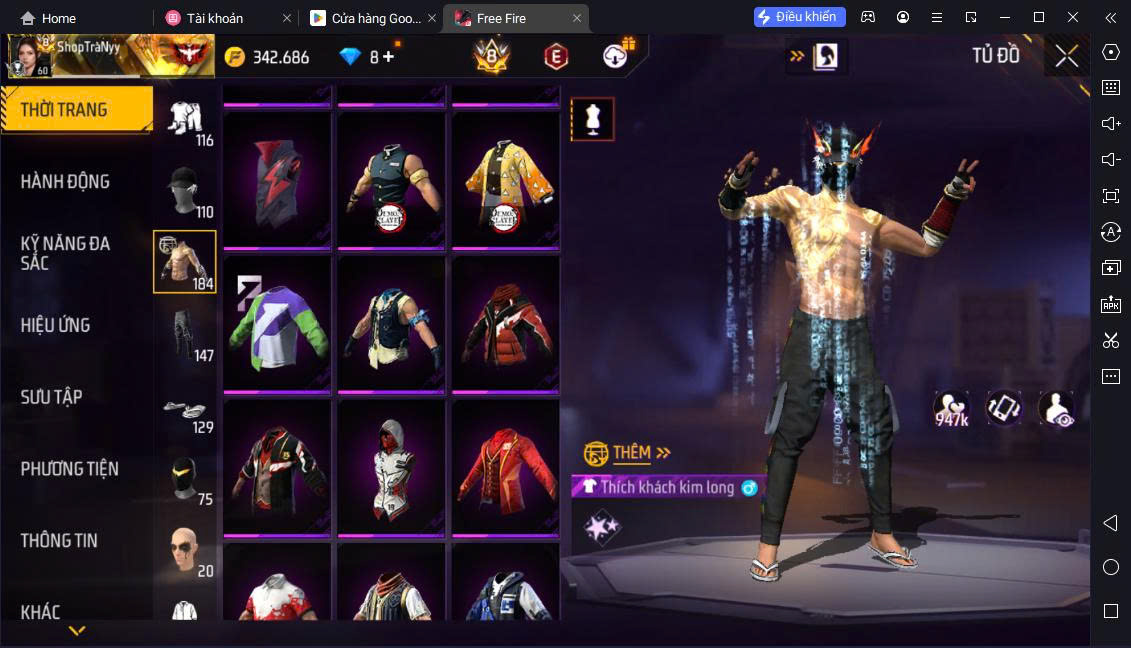Viewport: 1131px width, 648px height.
Task: Show the Thông Tin tab
Action: [x=59, y=540]
